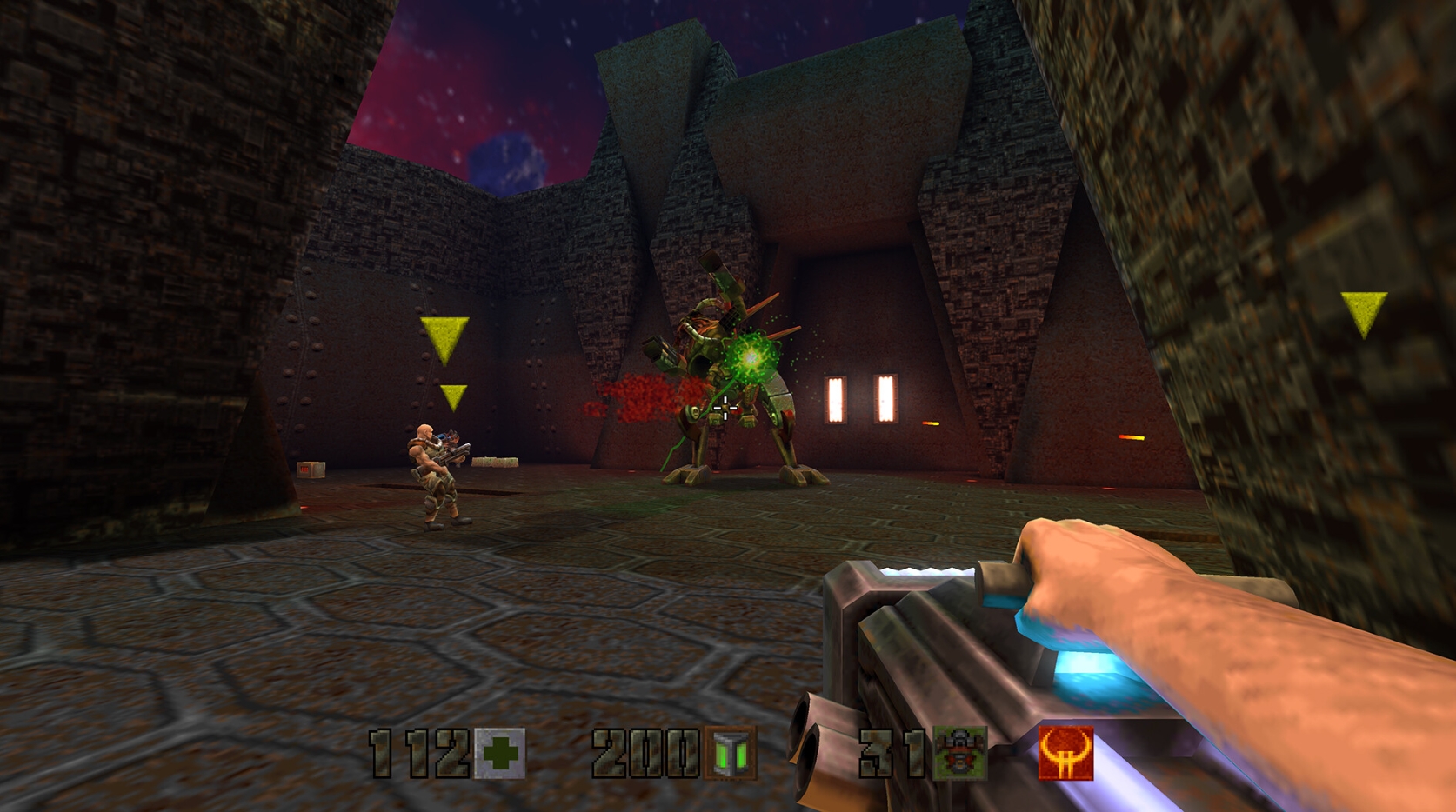This screenshot has width=1456, height=812.
Task: Click the left glowing white light panel
Action: click(837, 400)
